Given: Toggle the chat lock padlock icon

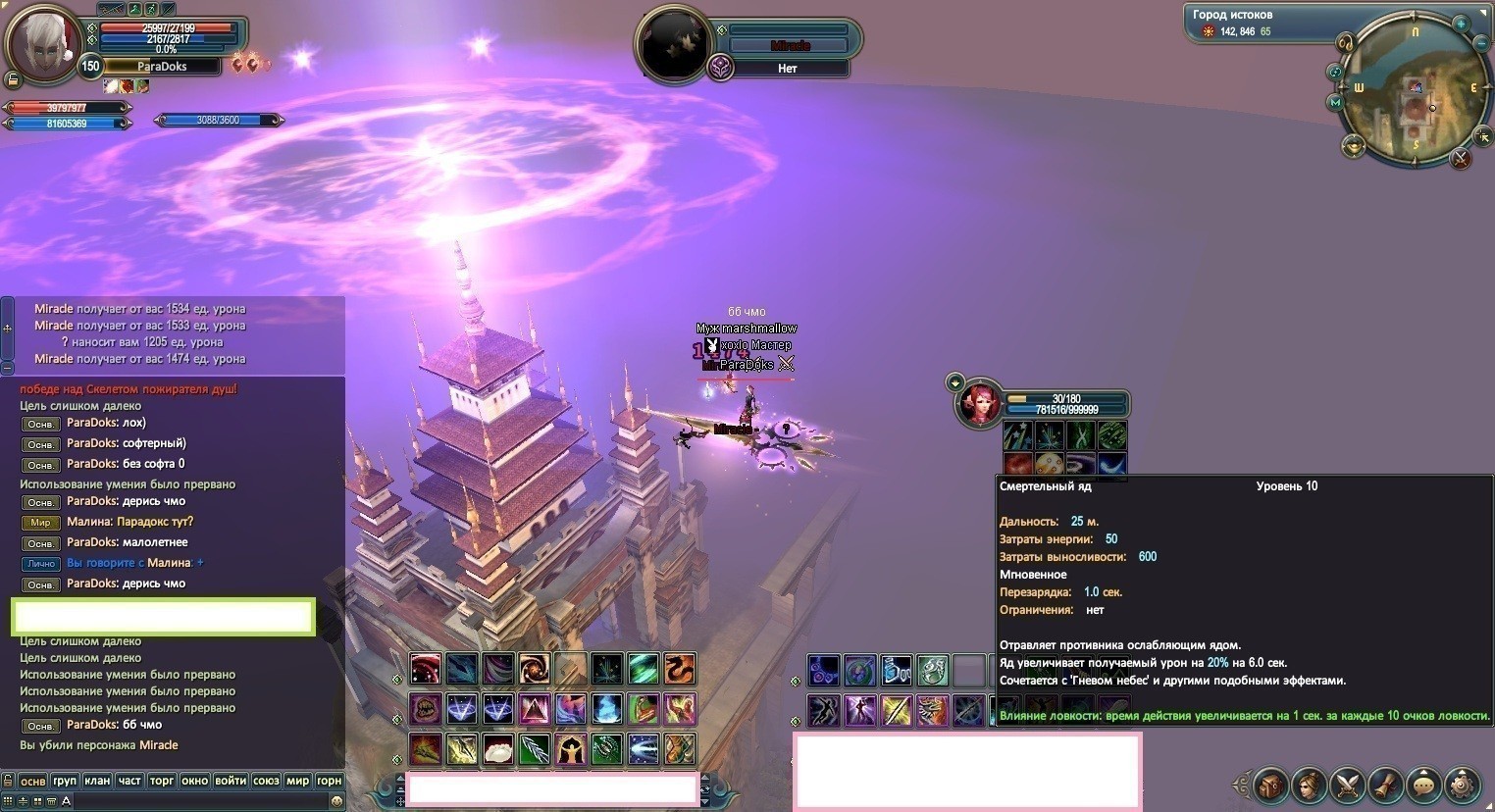Looking at the screenshot, I should tap(8, 781).
